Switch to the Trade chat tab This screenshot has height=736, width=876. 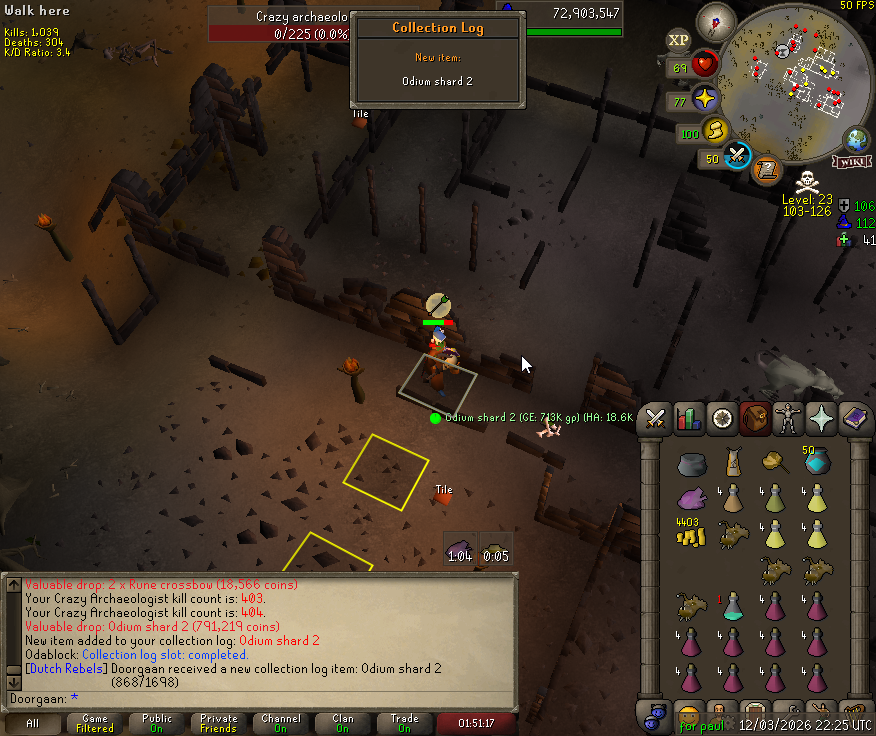coord(405,723)
